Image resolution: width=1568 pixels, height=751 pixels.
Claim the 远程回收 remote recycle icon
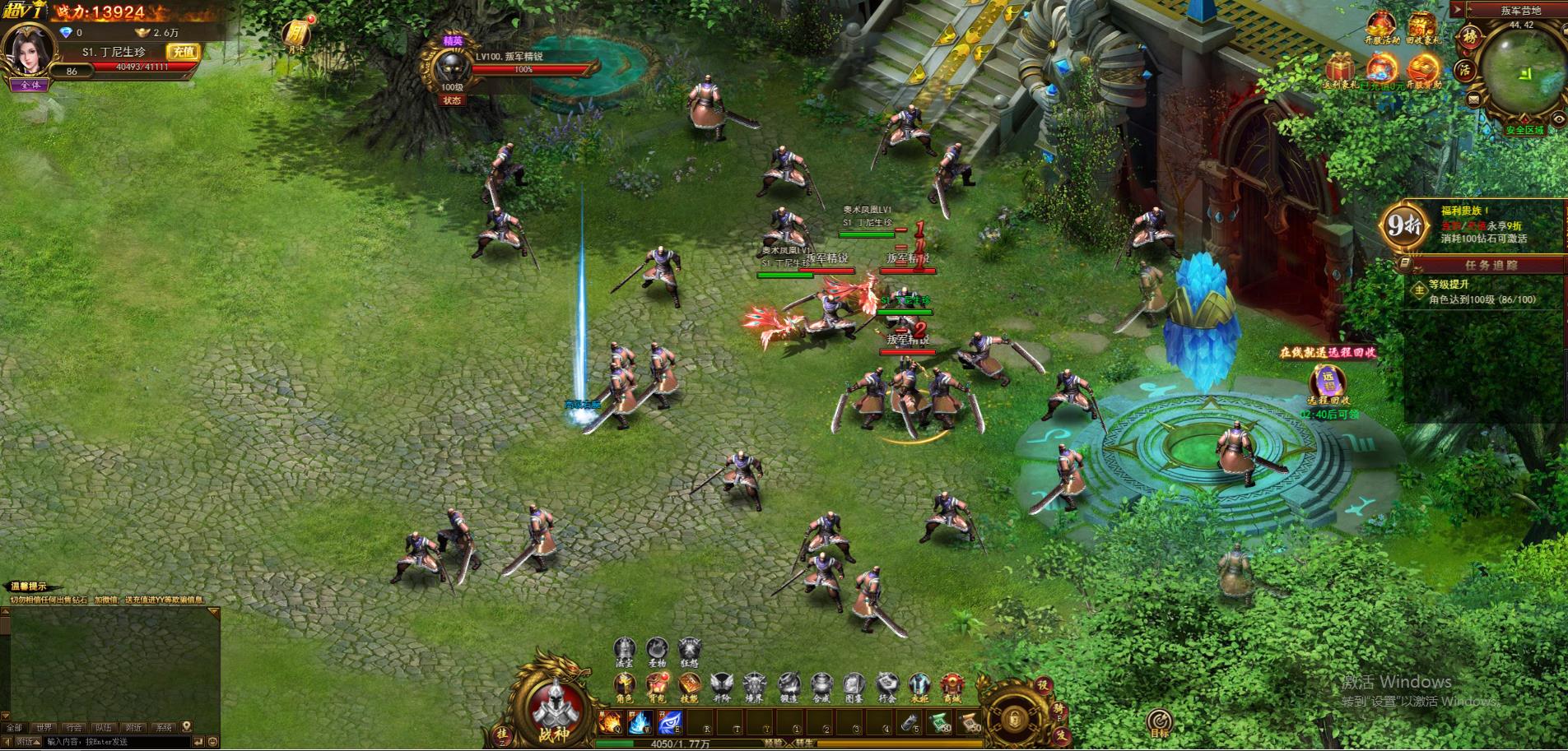click(1328, 382)
